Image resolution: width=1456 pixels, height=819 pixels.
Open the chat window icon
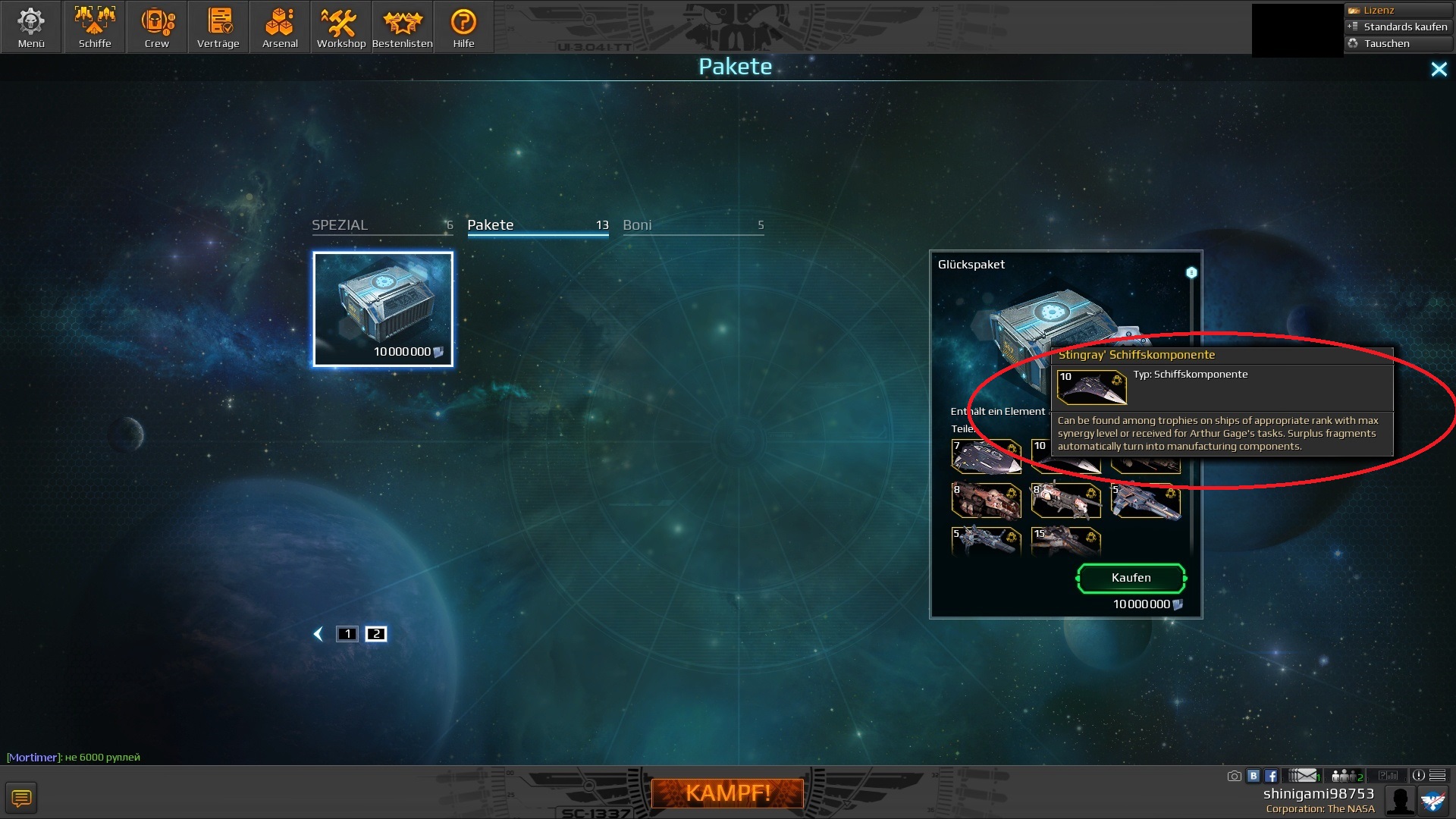pos(21,798)
